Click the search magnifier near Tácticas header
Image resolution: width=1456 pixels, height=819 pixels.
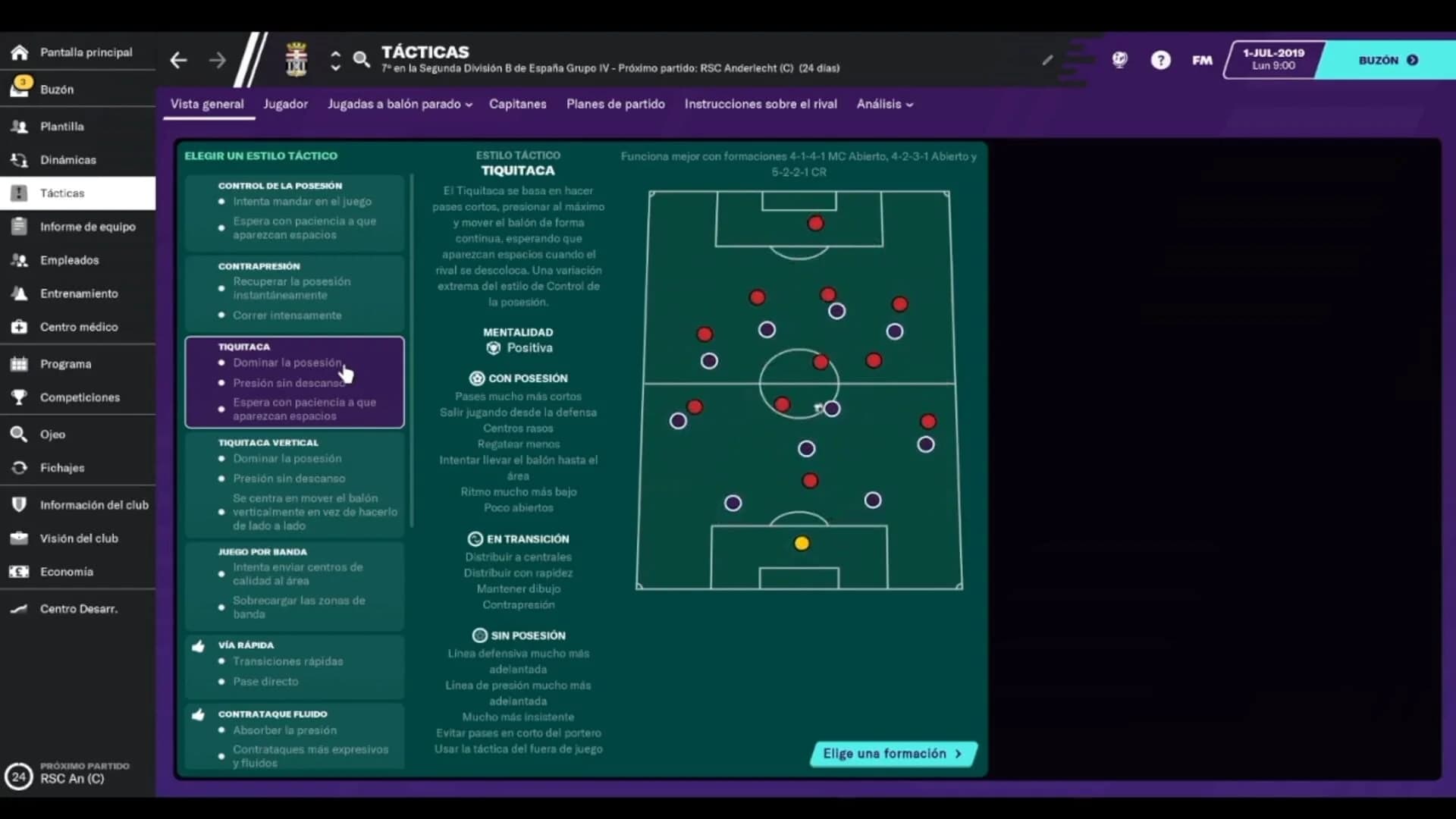pyautogui.click(x=362, y=59)
